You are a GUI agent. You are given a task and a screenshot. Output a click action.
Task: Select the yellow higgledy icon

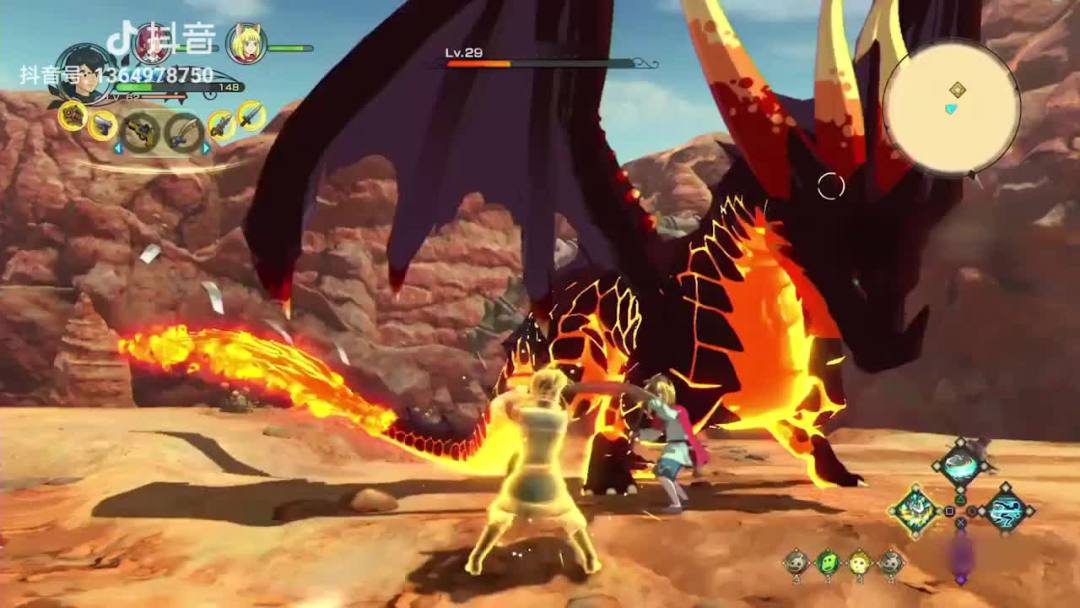coord(859,563)
